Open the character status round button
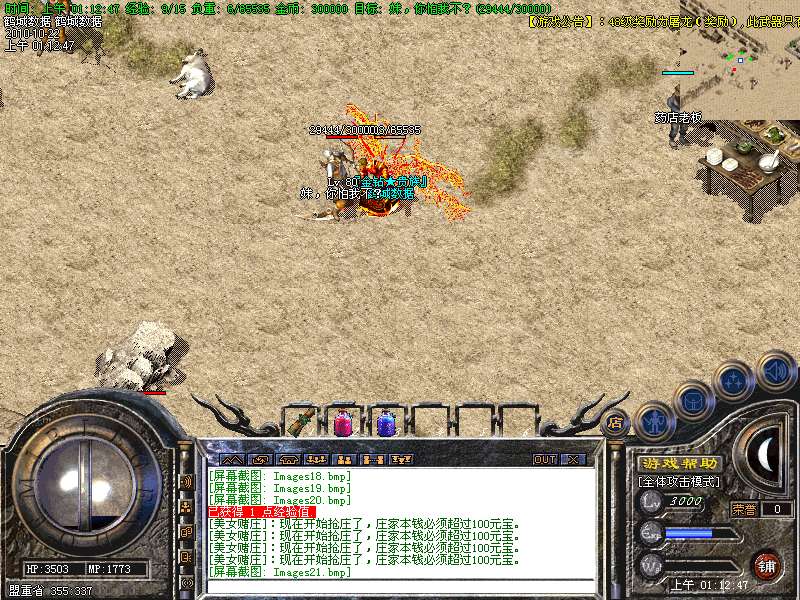 point(654,420)
